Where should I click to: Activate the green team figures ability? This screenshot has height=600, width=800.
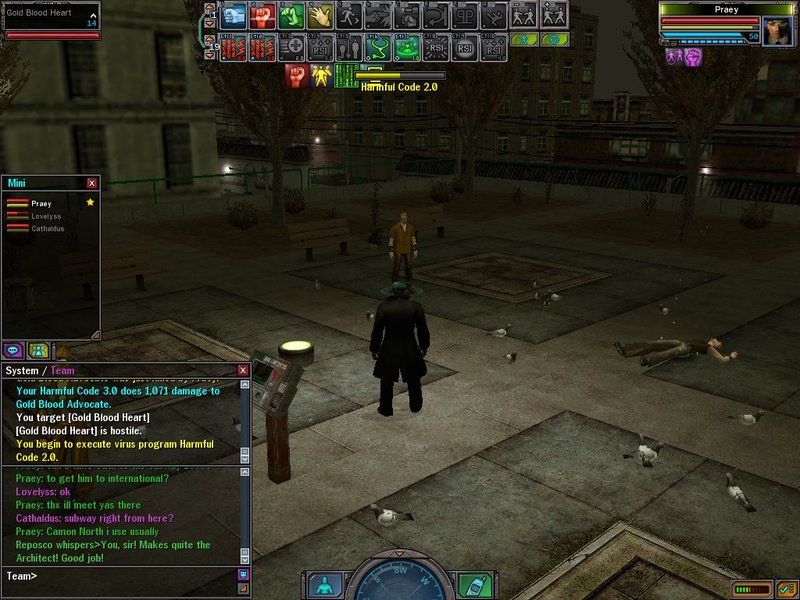point(407,47)
